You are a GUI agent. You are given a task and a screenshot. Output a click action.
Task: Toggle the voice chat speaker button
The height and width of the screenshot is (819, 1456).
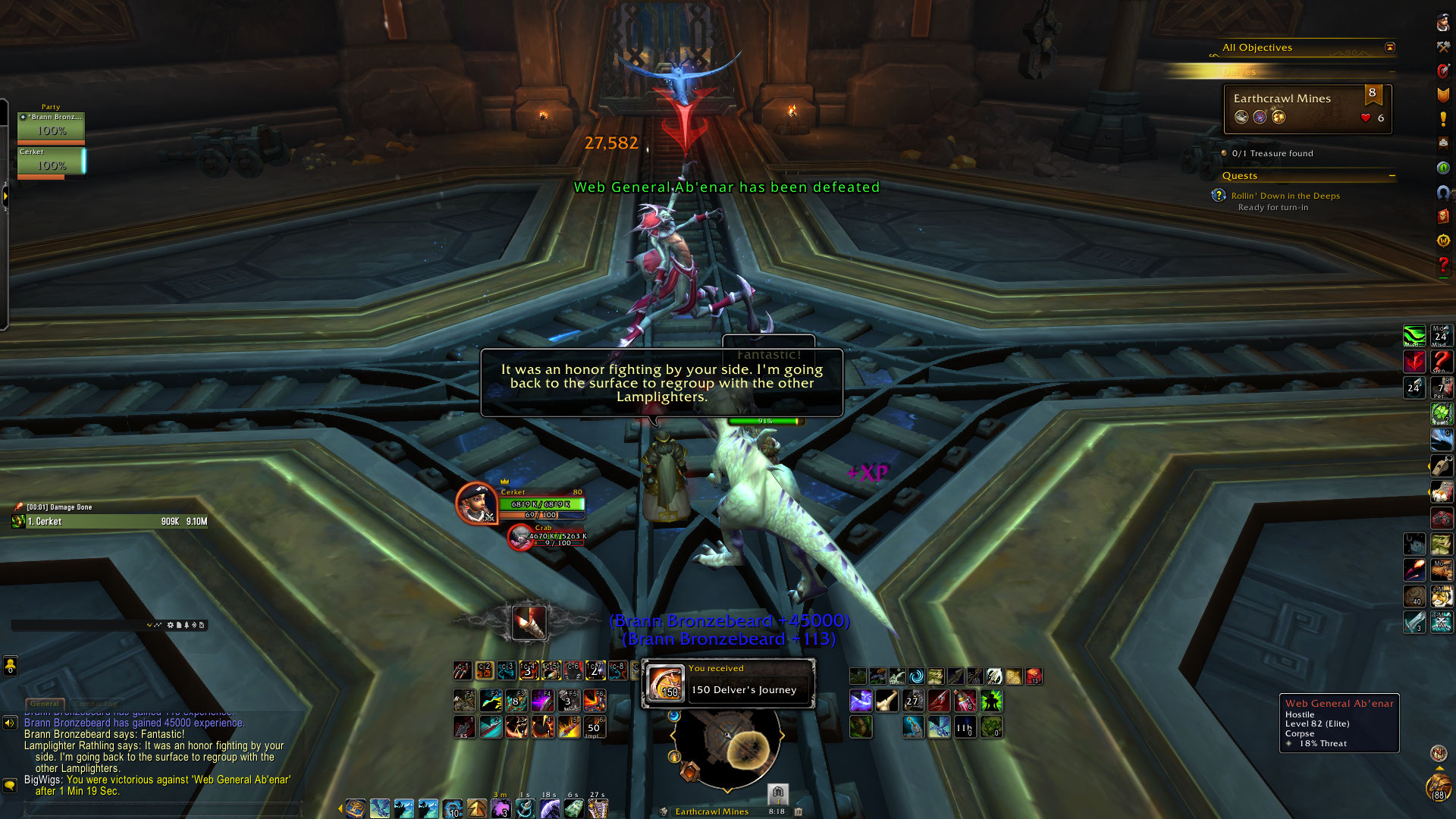(10, 723)
